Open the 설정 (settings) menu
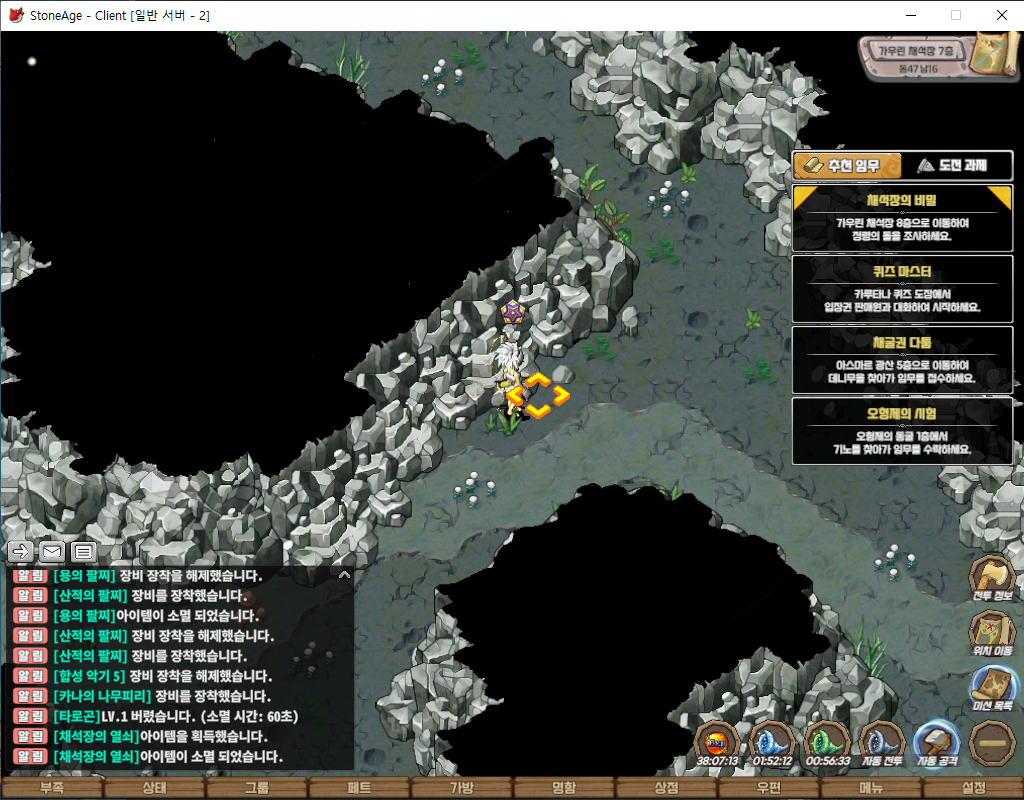The height and width of the screenshot is (800, 1024). point(973,788)
